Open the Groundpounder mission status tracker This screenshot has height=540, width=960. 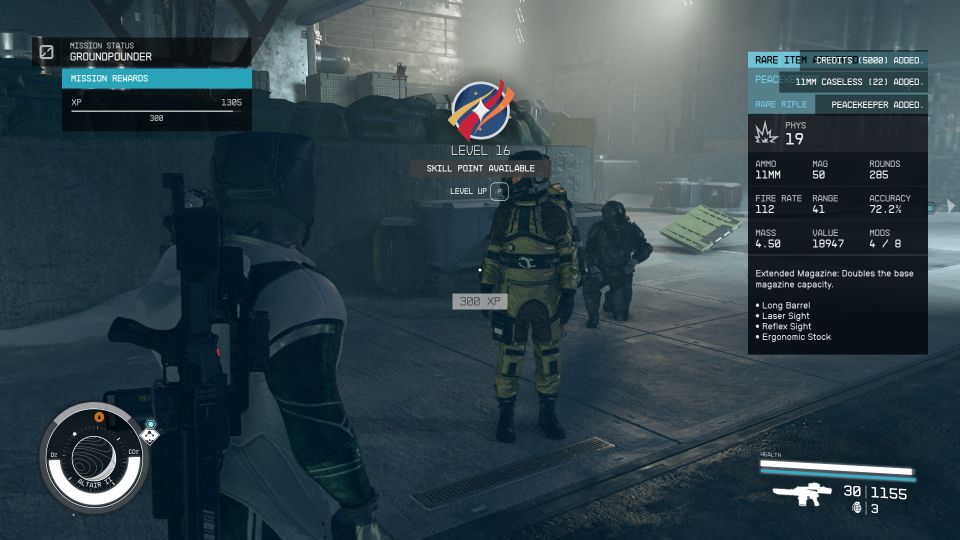(x=111, y=57)
